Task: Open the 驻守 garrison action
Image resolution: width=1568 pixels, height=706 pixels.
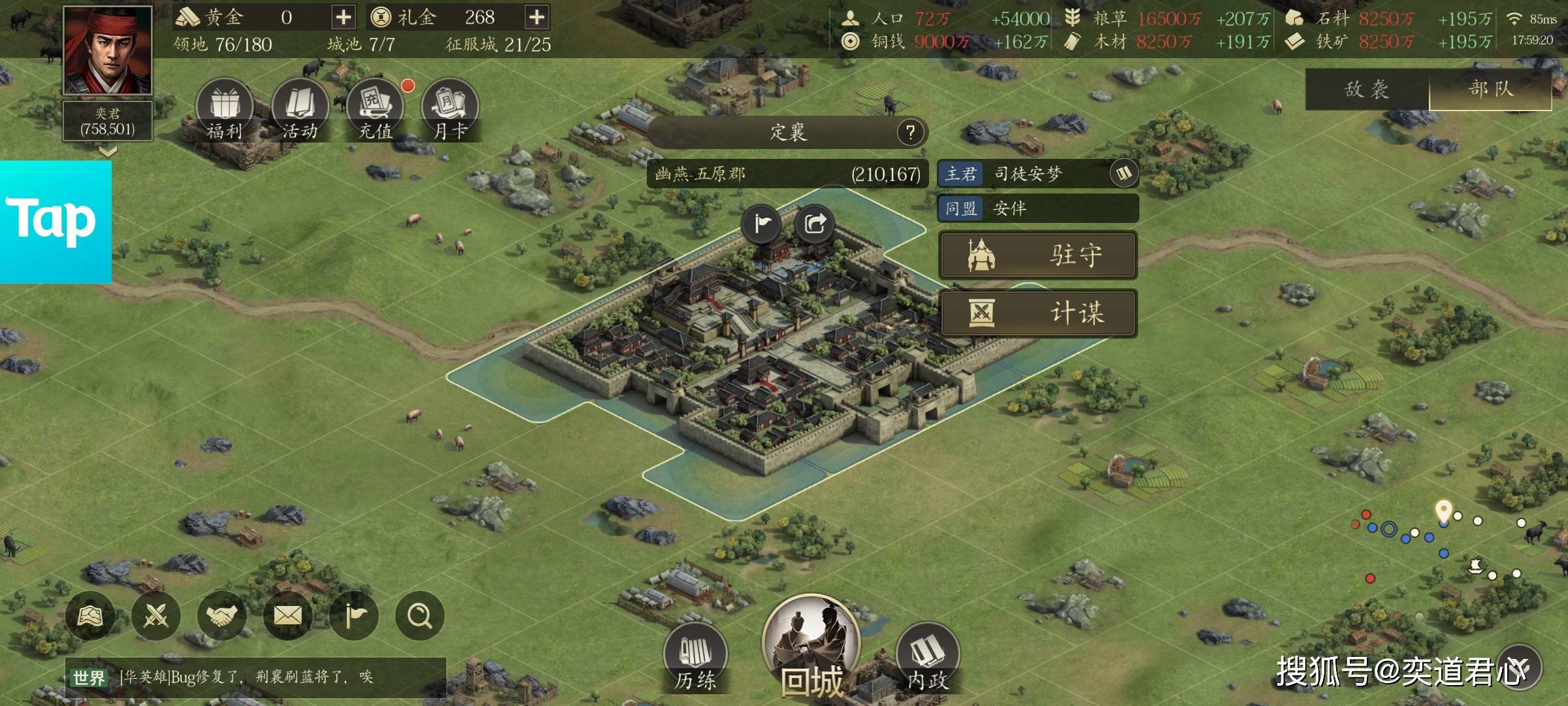Action: (x=1037, y=255)
